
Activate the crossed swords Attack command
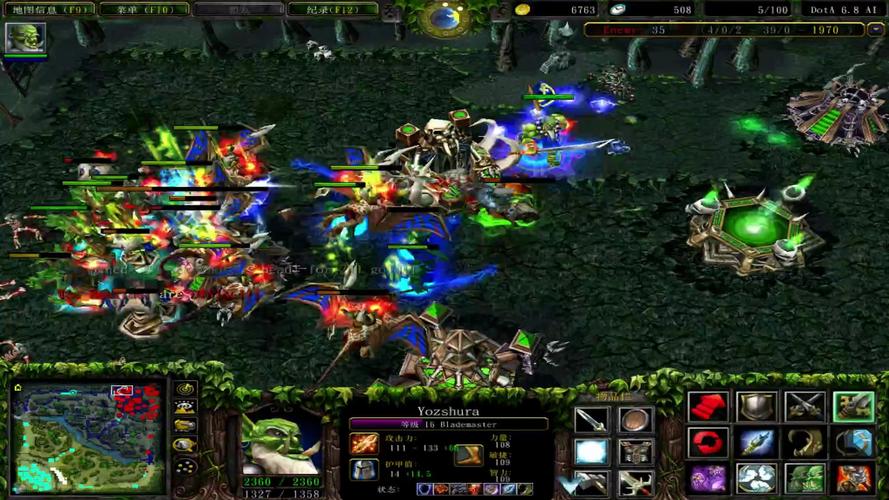click(x=804, y=407)
